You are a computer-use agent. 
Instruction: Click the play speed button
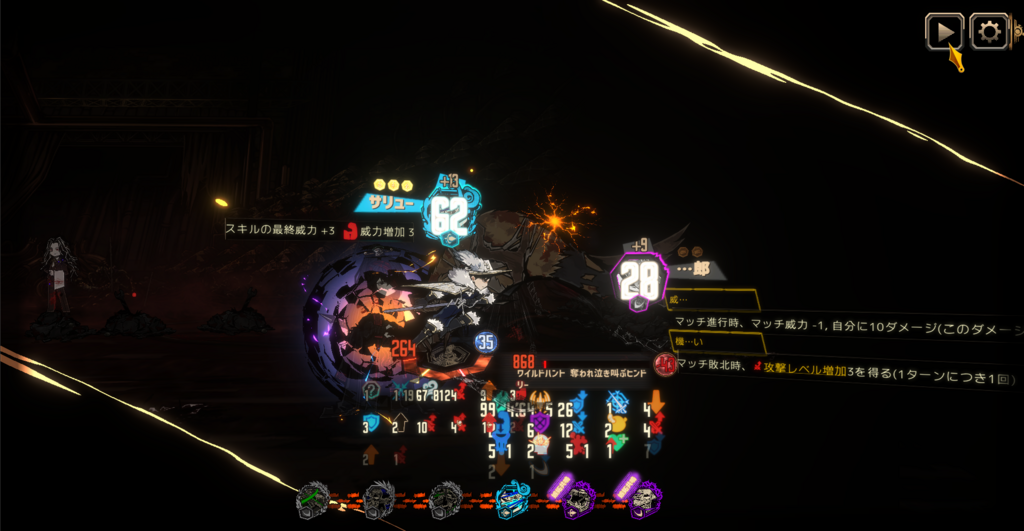[x=943, y=31]
